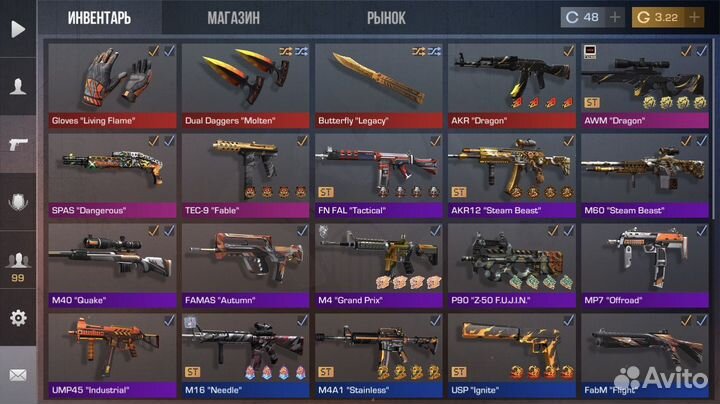Choose TEC-9 "Fable" skin
This screenshot has height=404, width=720.
pos(245,174)
